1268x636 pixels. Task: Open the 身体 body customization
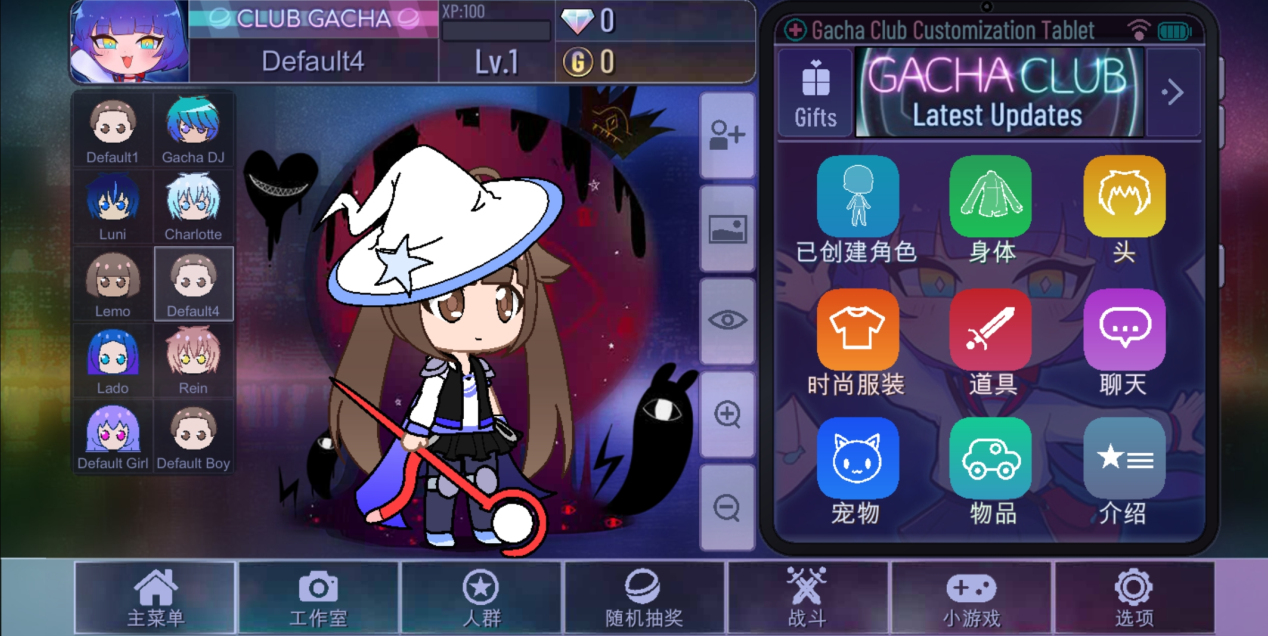(990, 208)
